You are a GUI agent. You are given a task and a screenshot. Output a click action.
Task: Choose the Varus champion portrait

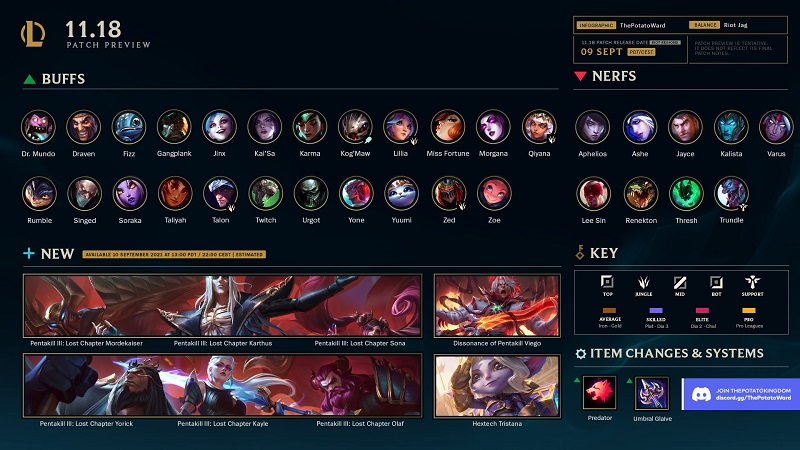pos(776,127)
